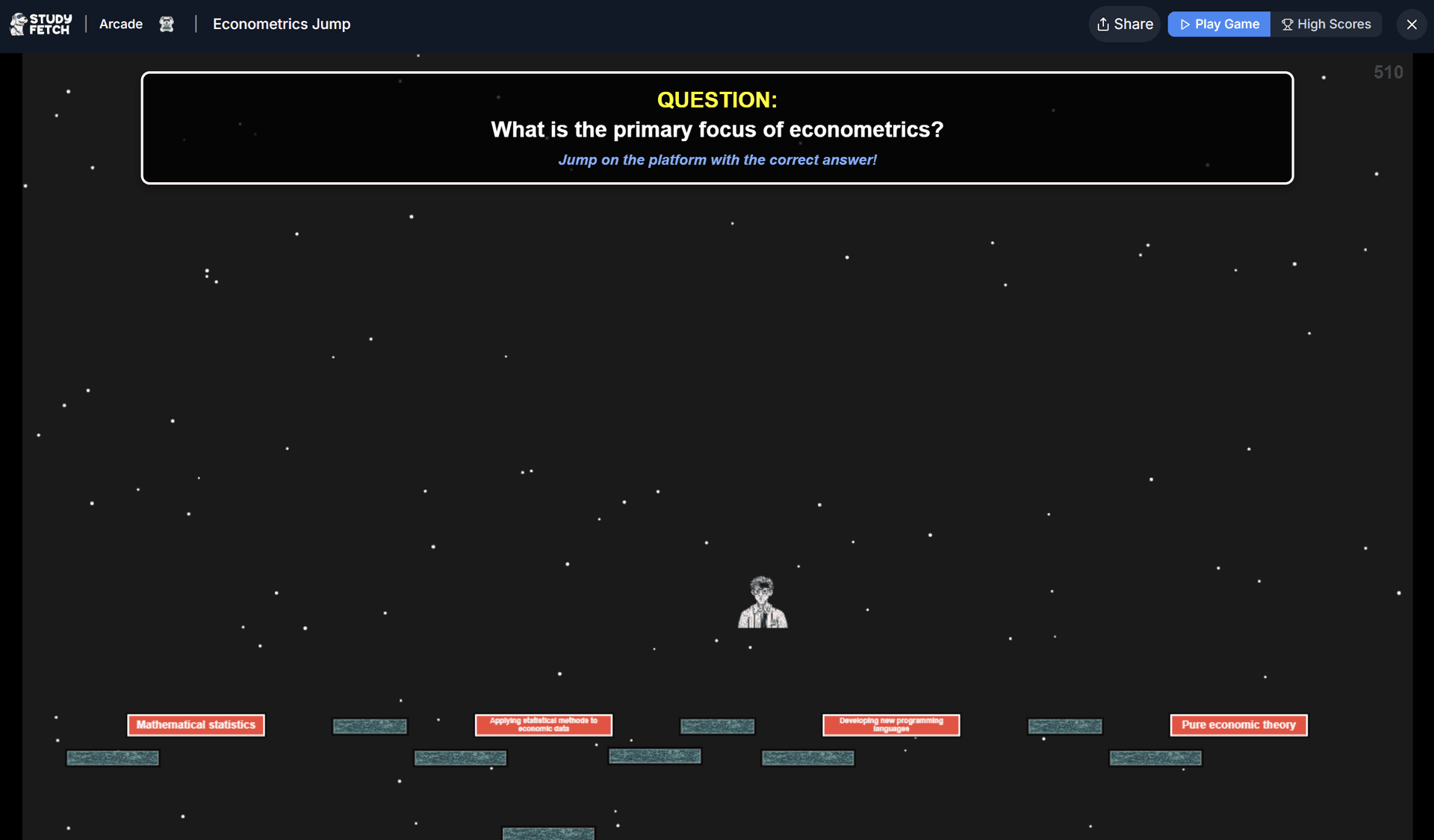Click the Developing new programming languages platform
This screenshot has height=840, width=1434.
(x=890, y=724)
